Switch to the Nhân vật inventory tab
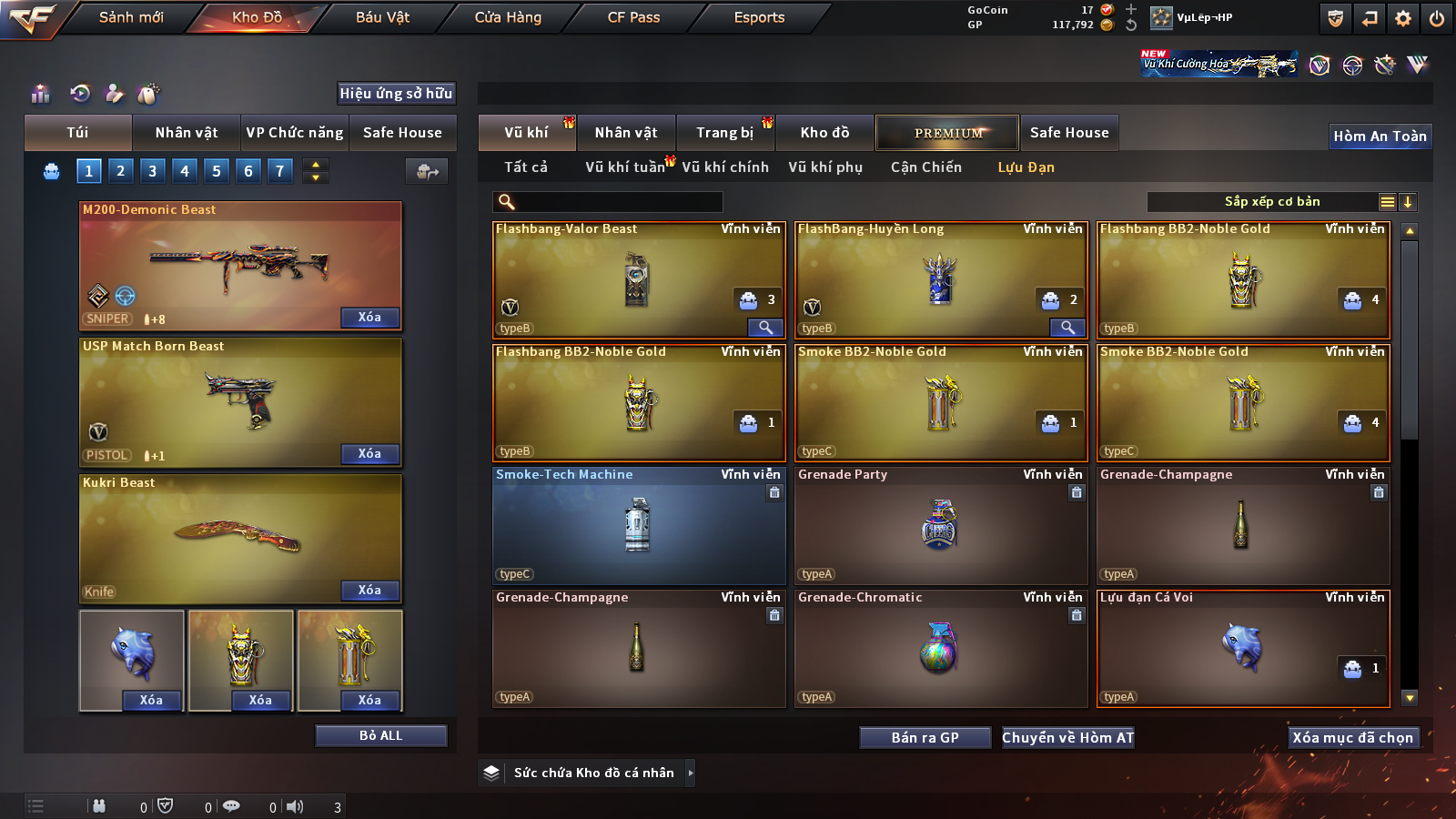The image size is (1456, 819). point(626,133)
